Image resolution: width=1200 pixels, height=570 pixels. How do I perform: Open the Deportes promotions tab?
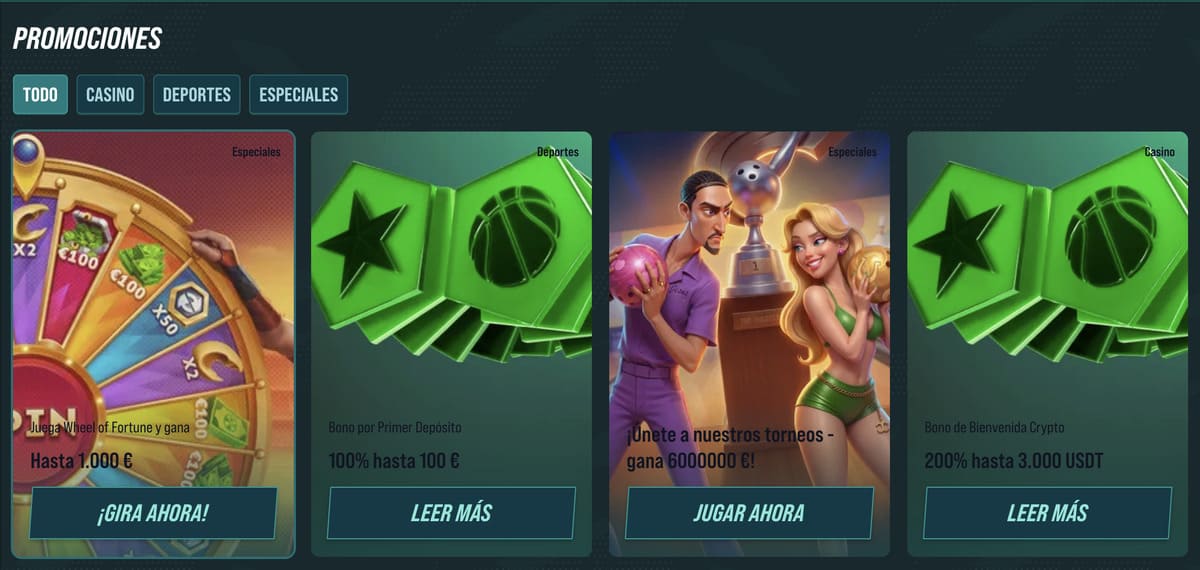pos(197,95)
